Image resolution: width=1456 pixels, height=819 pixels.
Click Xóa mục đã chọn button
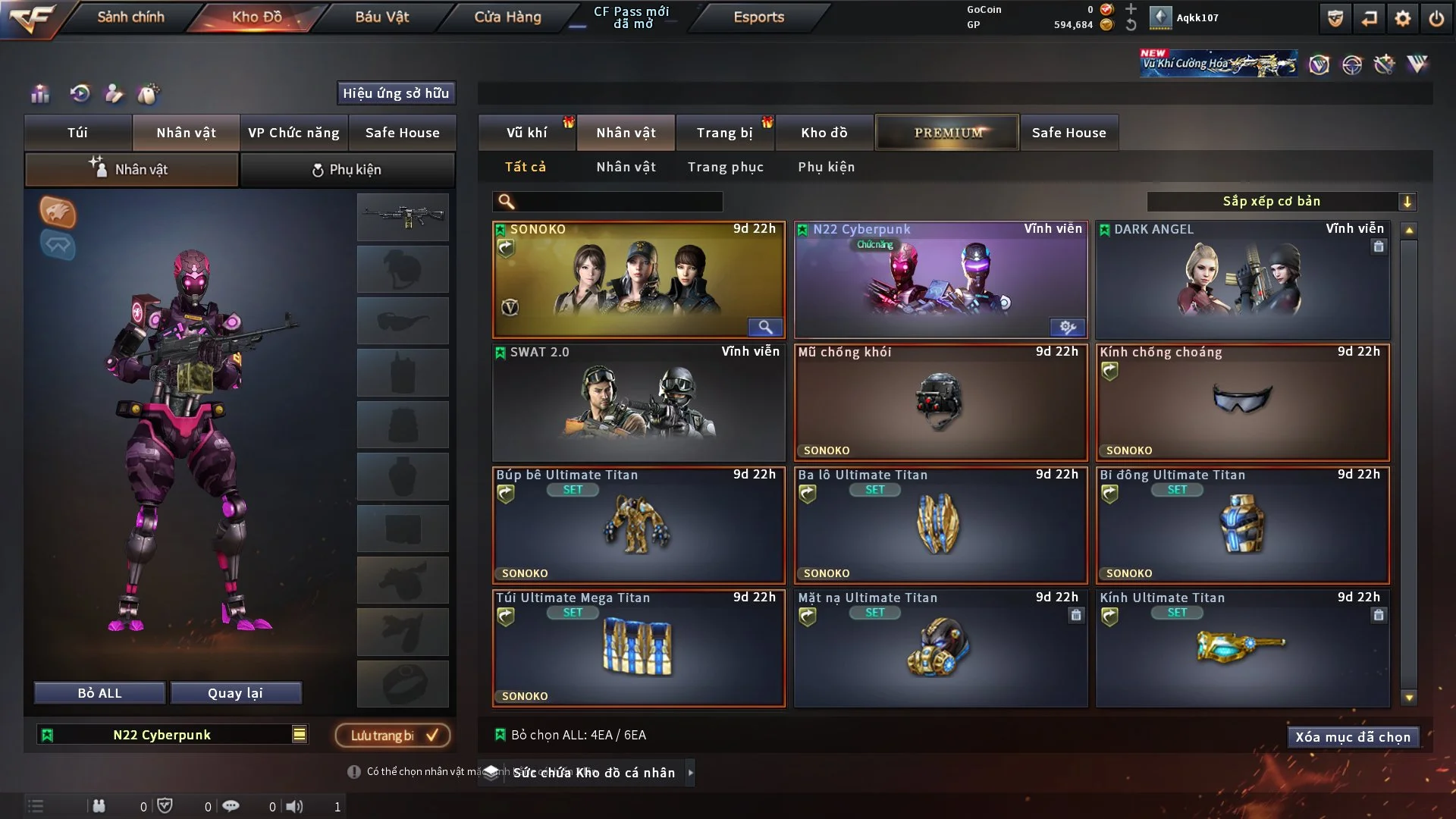pyautogui.click(x=1352, y=737)
